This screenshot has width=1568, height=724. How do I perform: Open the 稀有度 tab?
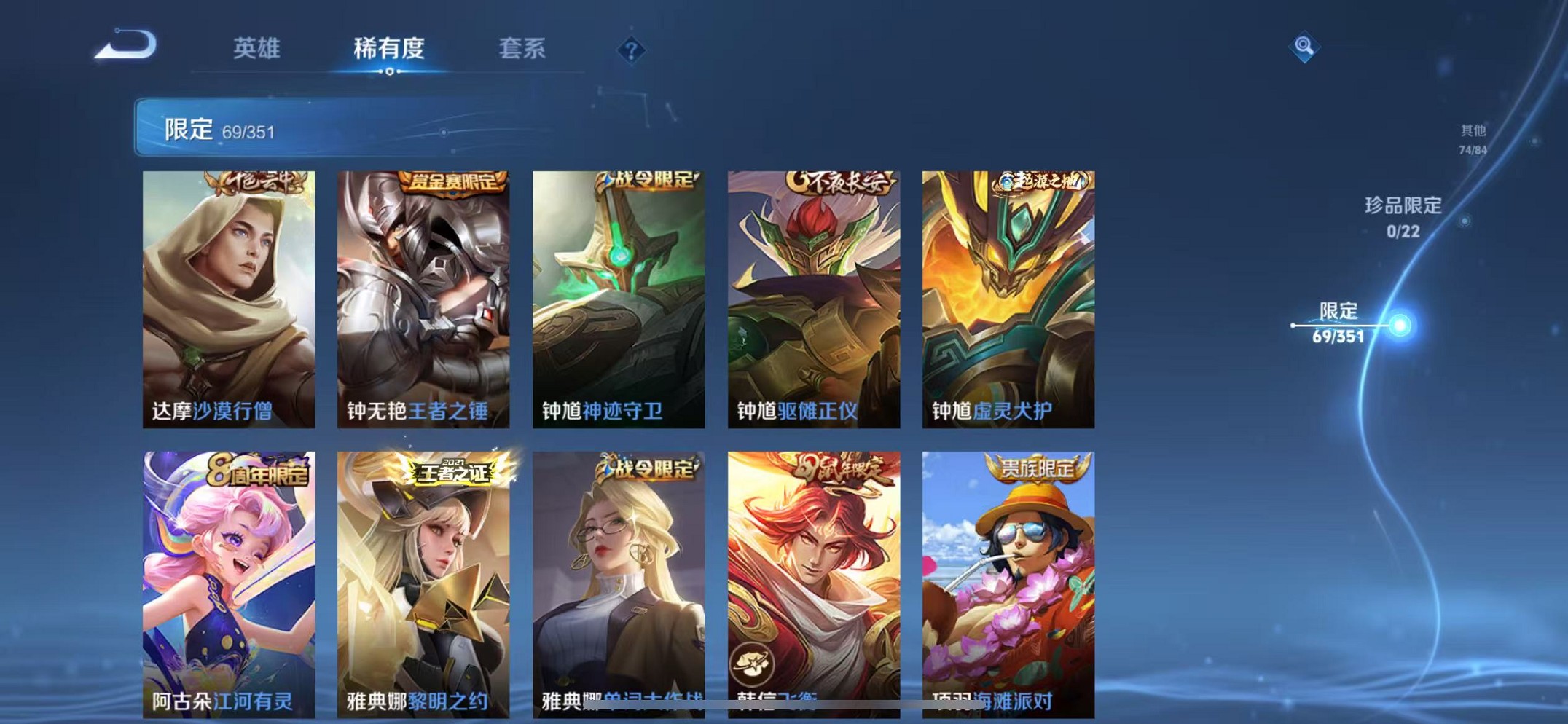pyautogui.click(x=391, y=48)
